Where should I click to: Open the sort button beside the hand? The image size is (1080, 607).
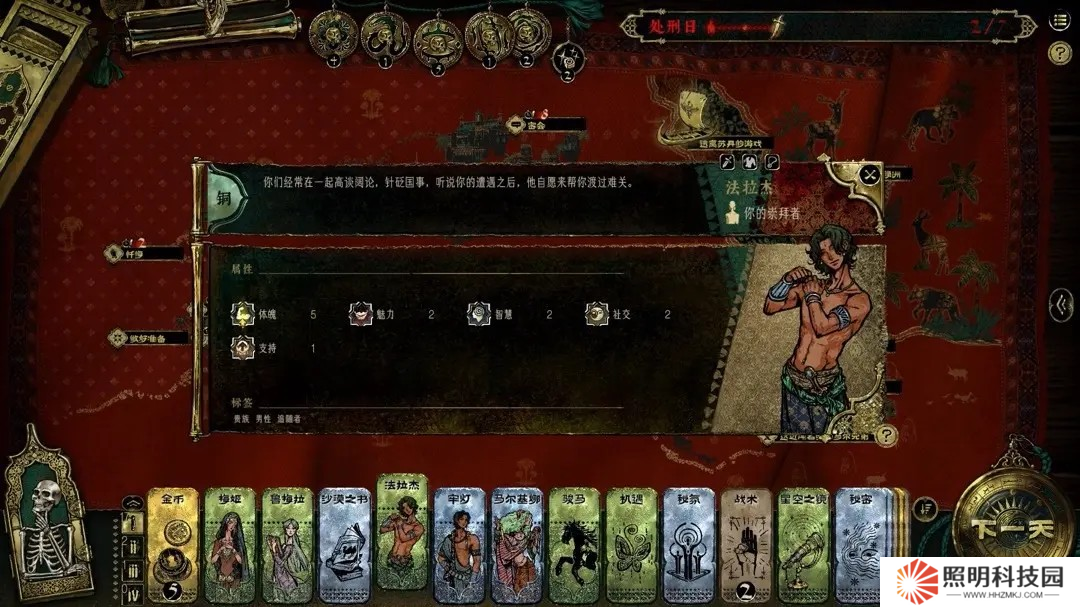[x=925, y=508]
